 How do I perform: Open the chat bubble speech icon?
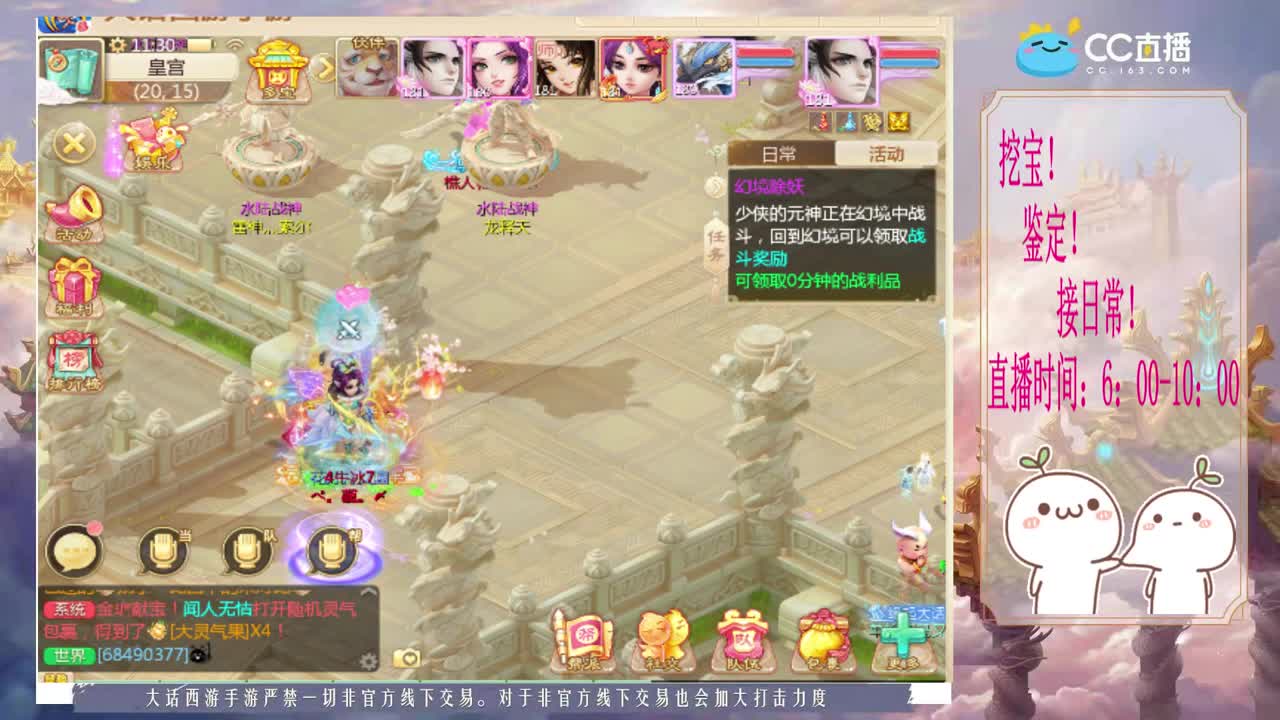tap(75, 550)
